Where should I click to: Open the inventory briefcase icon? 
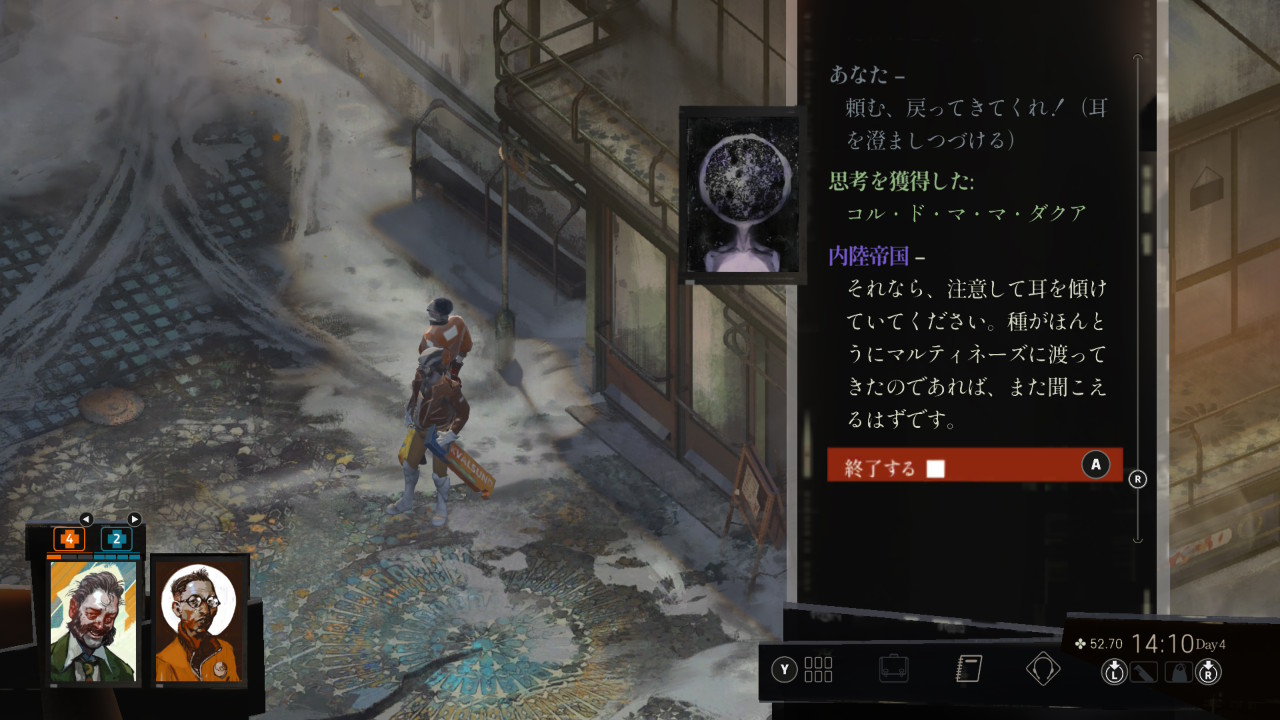893,669
